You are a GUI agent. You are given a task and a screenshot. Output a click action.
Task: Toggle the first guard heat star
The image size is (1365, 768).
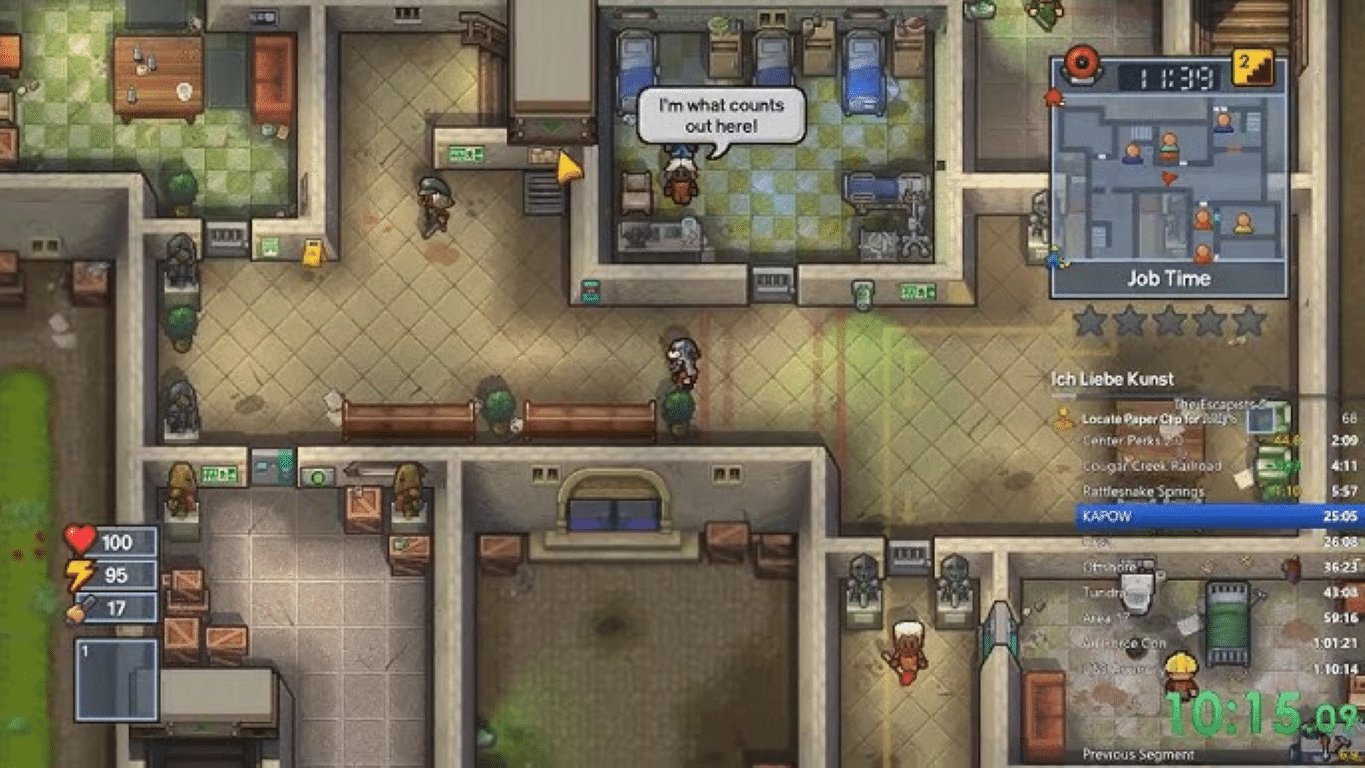(x=1090, y=320)
